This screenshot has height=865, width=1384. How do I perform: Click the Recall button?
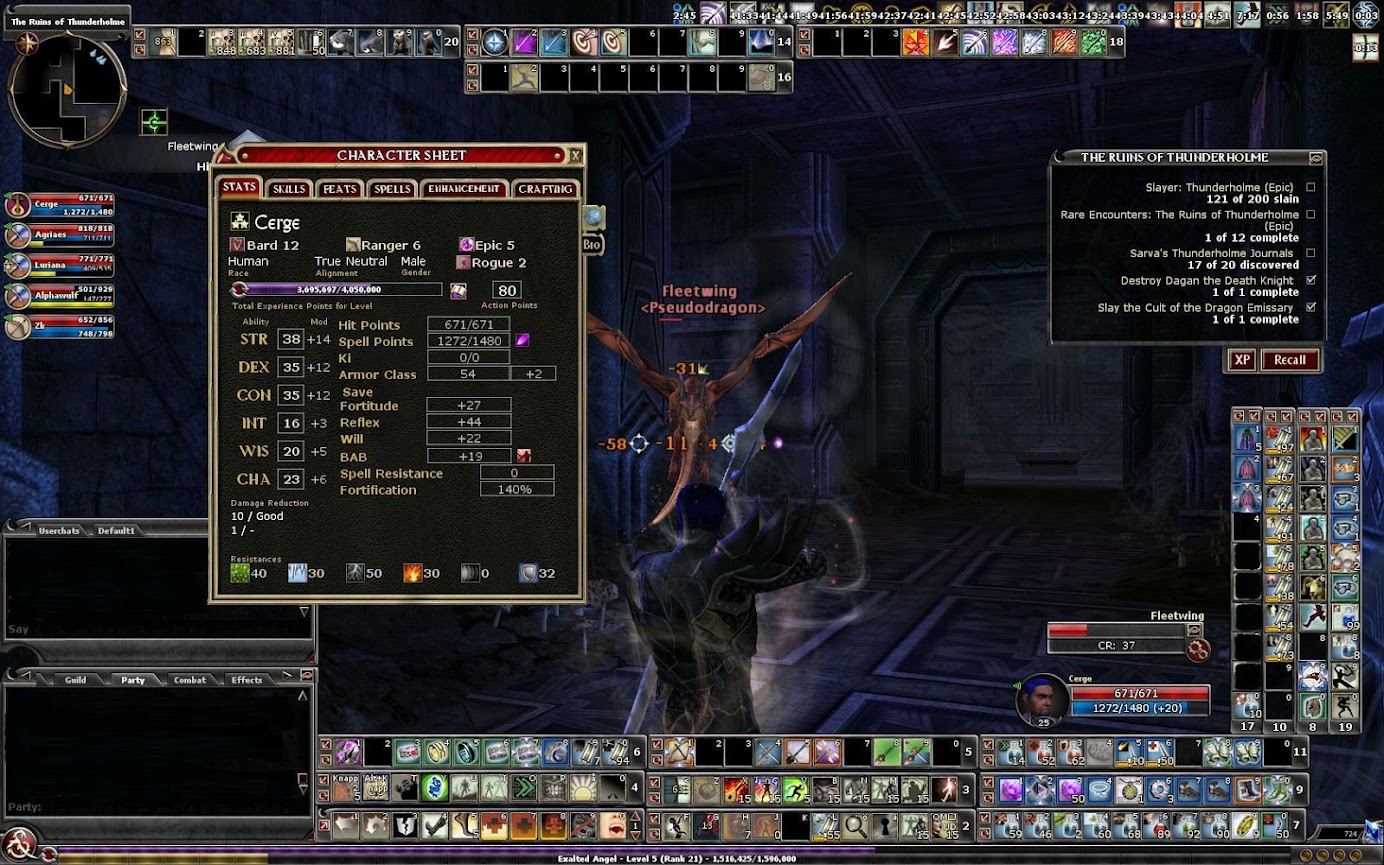click(x=1289, y=360)
